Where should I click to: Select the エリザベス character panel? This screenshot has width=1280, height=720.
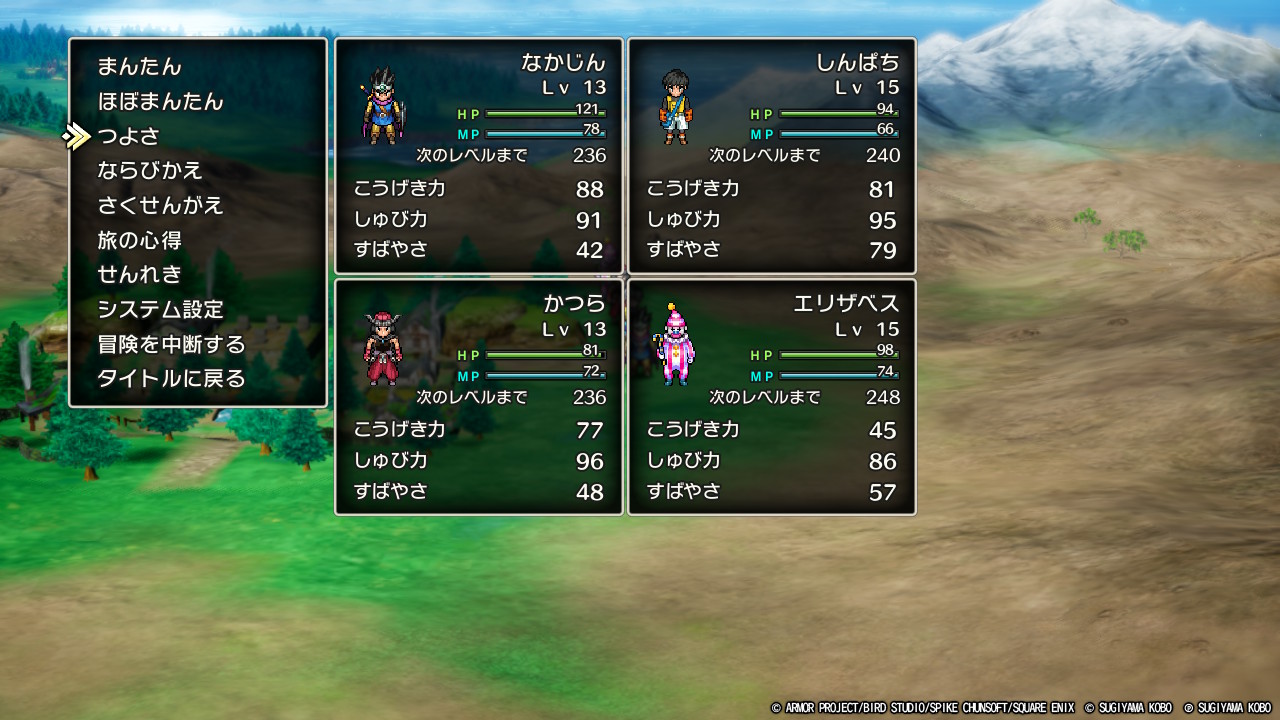tap(772, 397)
